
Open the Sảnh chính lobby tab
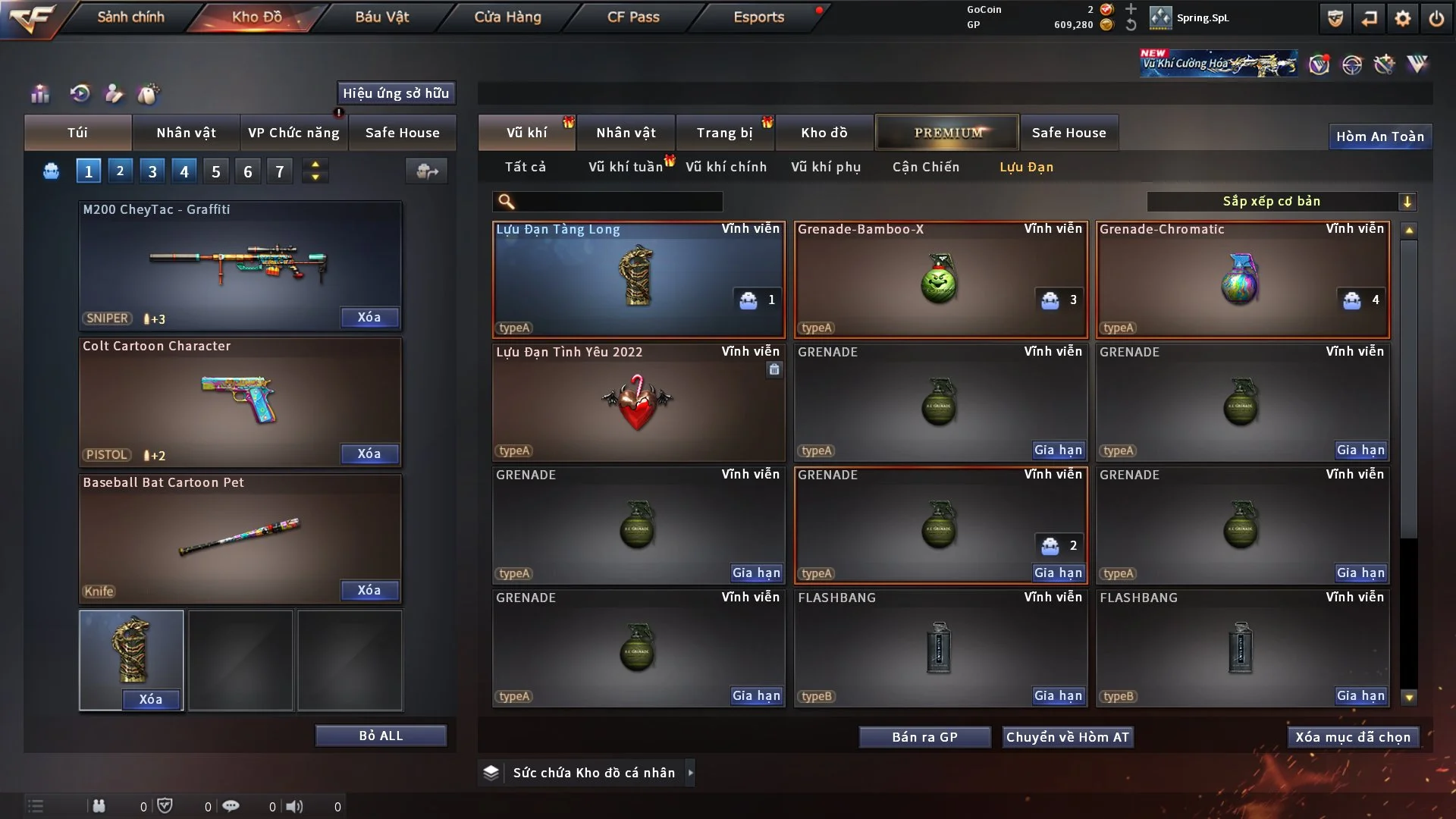pyautogui.click(x=130, y=17)
